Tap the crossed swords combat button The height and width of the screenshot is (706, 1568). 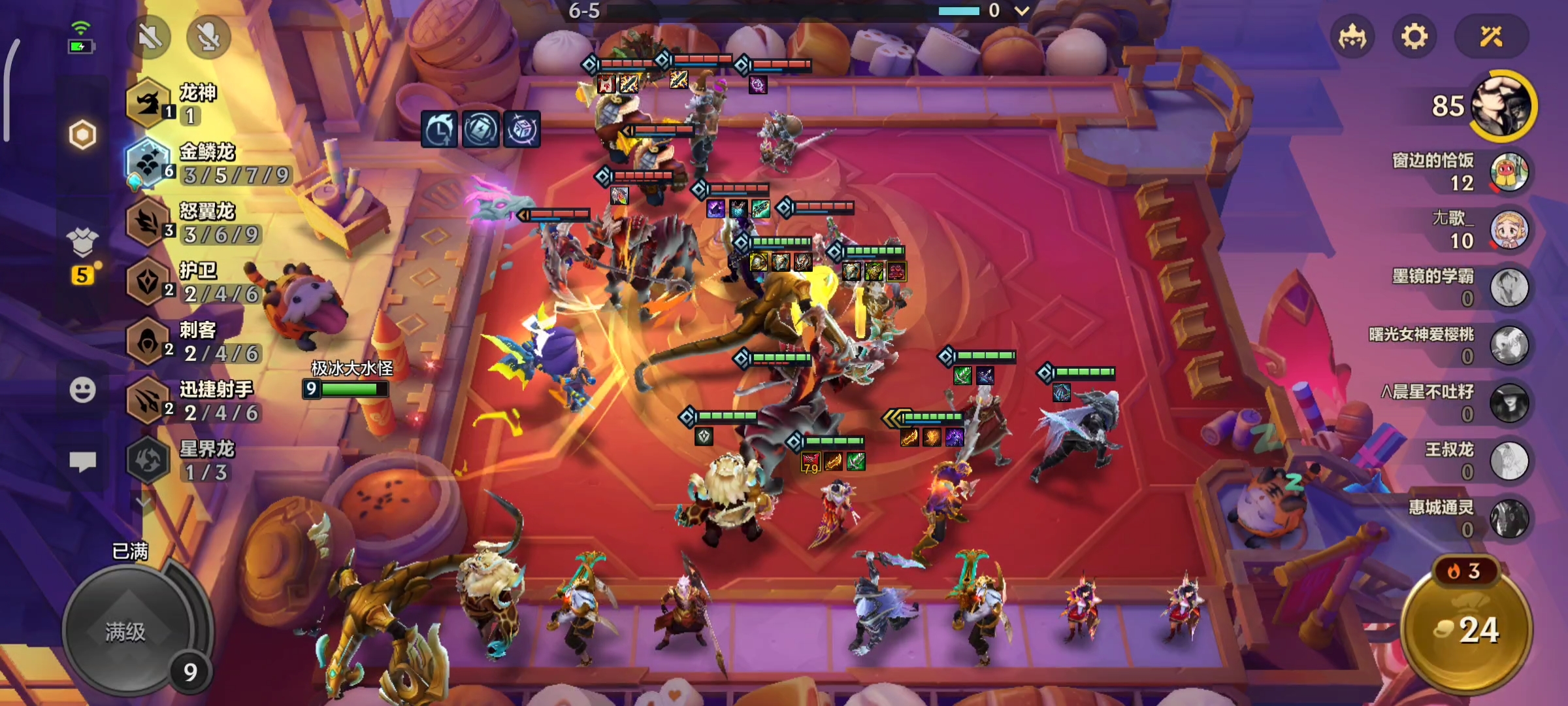coord(1491,37)
